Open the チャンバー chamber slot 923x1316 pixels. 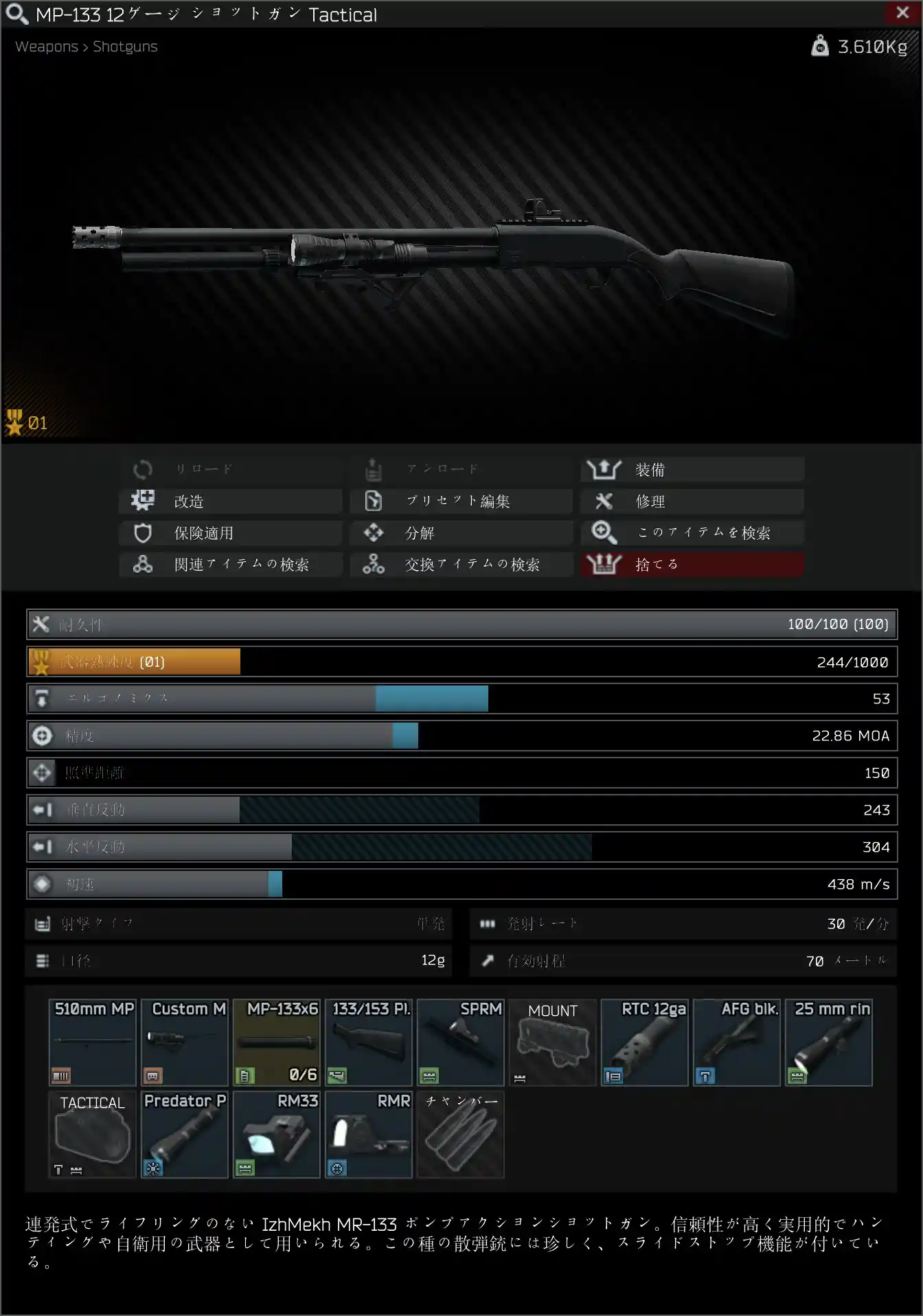click(x=459, y=1135)
